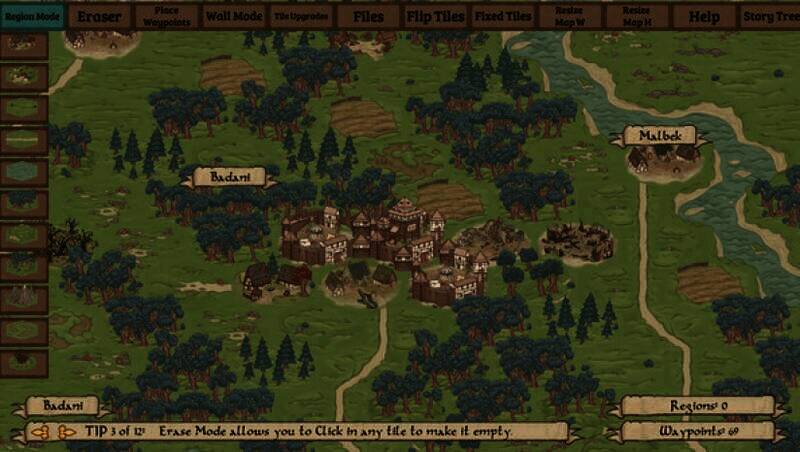The image size is (800, 452).
Task: Show the next tip with the right arrow
Action: [66, 433]
